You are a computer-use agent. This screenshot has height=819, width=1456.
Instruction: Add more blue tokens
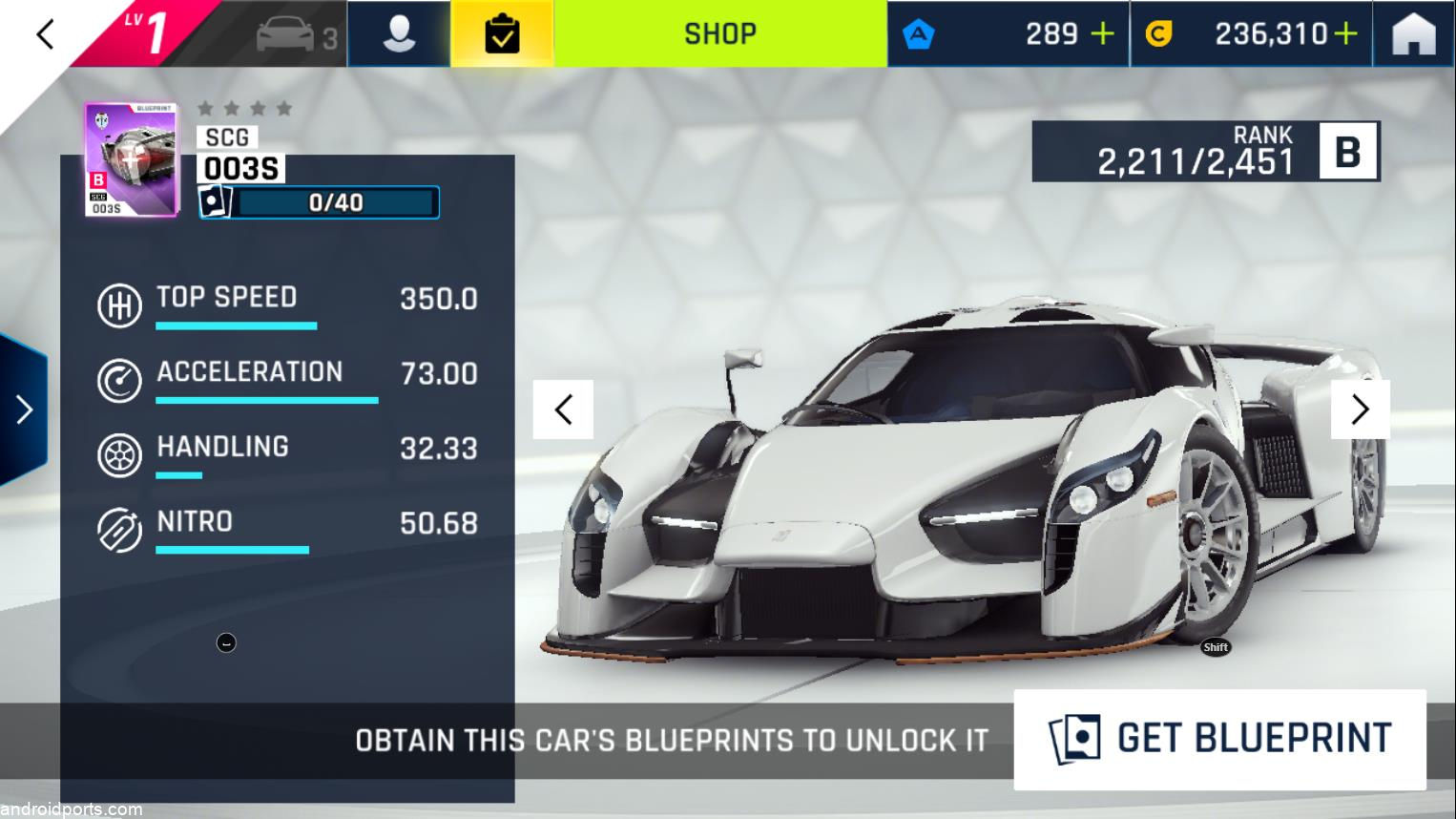pyautogui.click(x=1102, y=34)
